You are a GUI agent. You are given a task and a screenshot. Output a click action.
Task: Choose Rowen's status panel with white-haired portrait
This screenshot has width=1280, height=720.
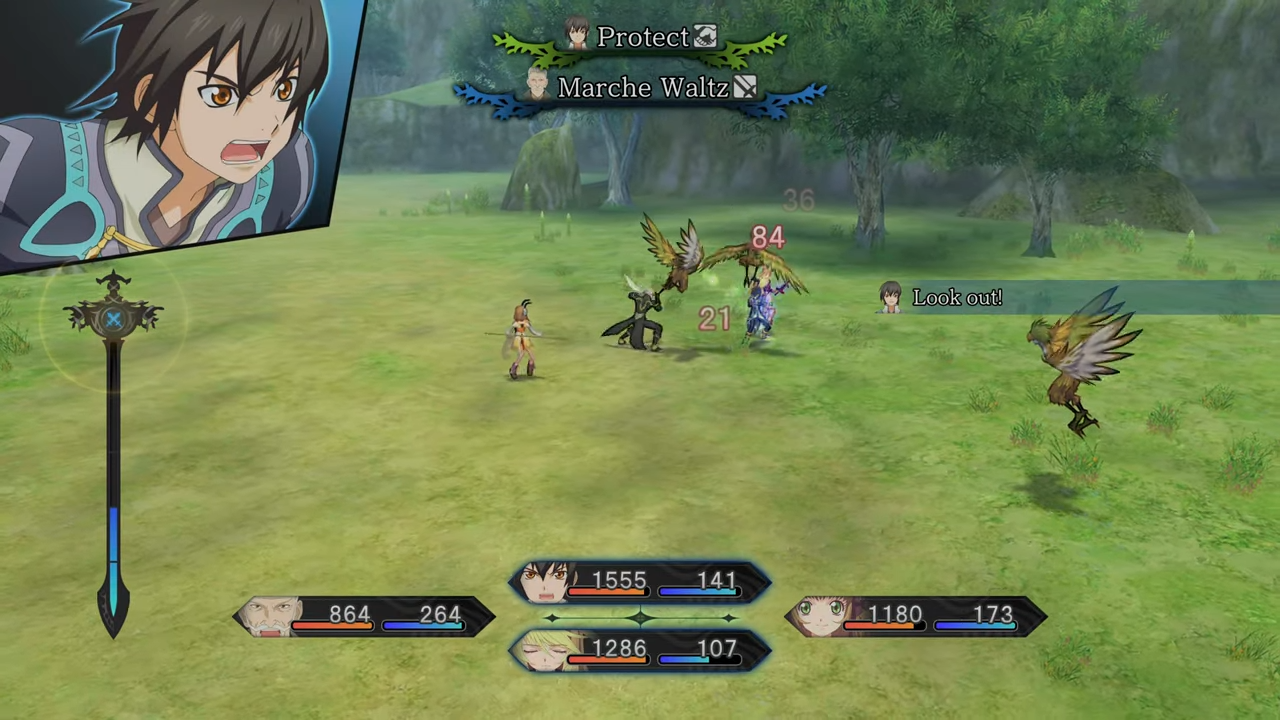pyautogui.click(x=364, y=616)
